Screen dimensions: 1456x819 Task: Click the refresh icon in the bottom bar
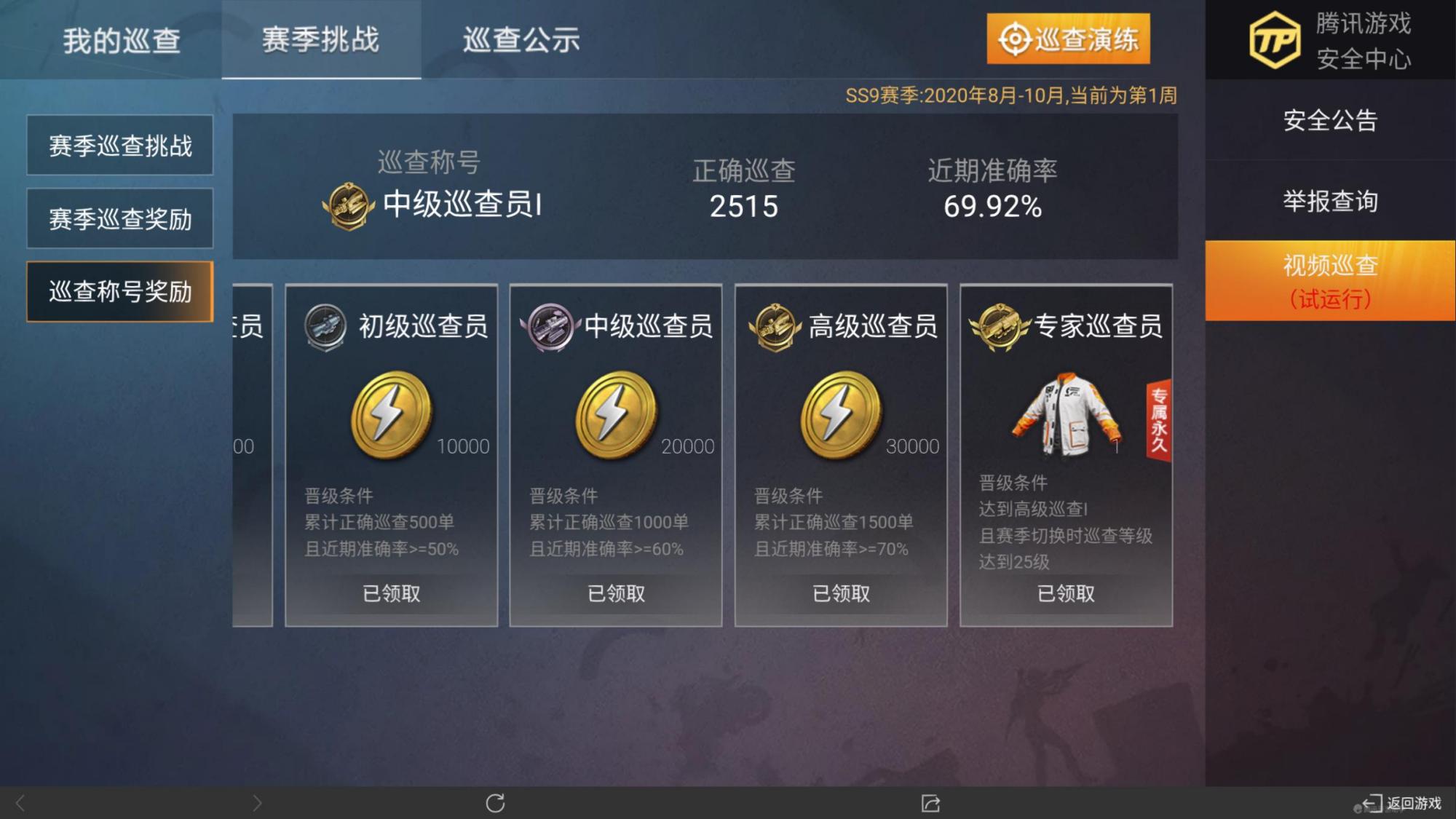coord(496,804)
